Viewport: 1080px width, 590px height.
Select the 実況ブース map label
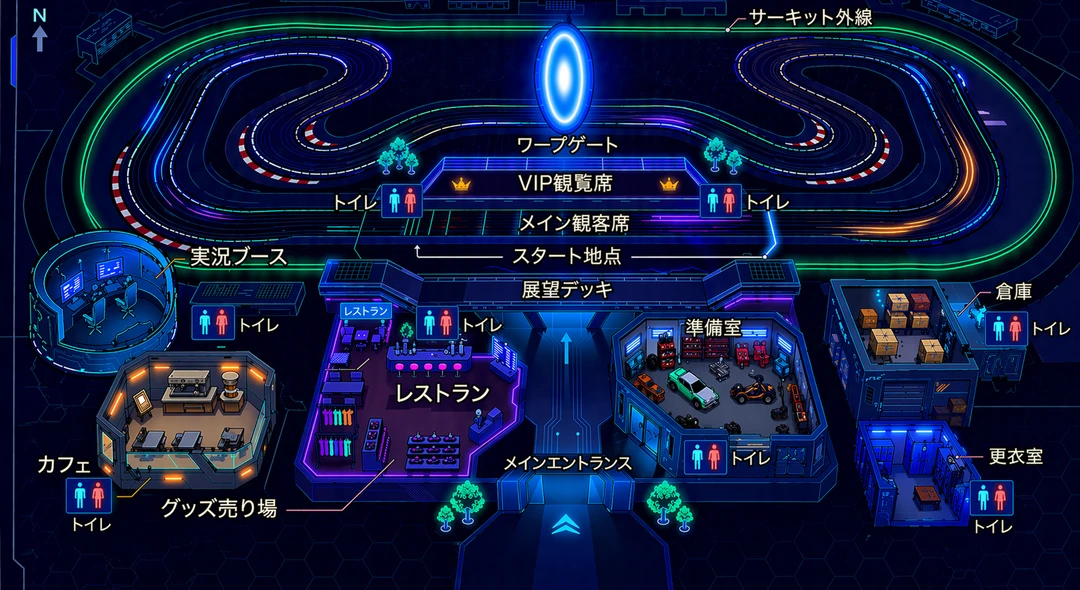(x=238, y=257)
